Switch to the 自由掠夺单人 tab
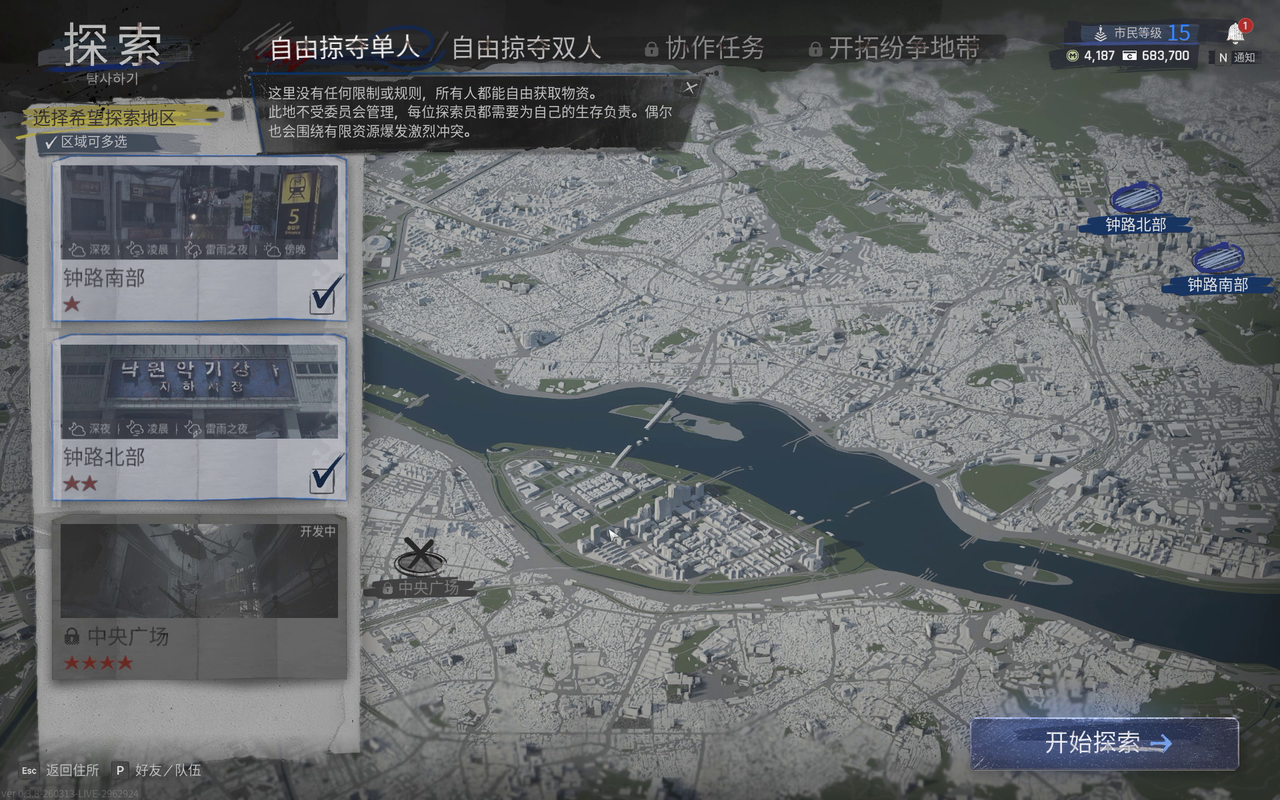 click(343, 47)
